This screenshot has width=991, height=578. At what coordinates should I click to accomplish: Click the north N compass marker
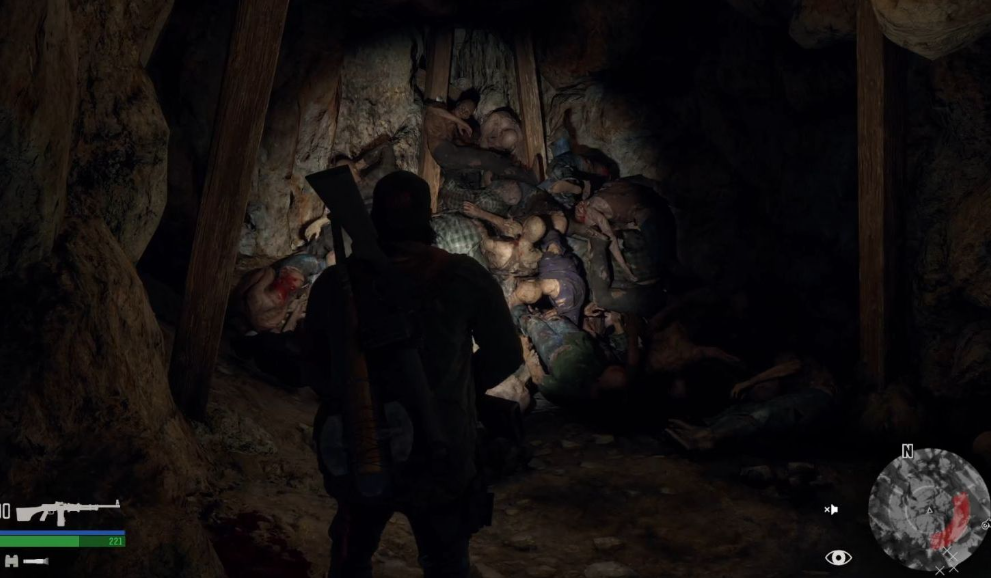[x=907, y=452]
